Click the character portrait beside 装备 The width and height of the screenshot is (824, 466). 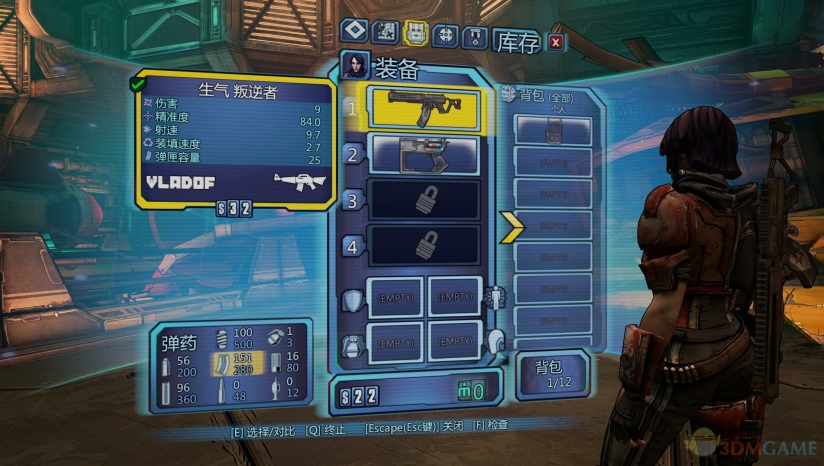(x=354, y=66)
